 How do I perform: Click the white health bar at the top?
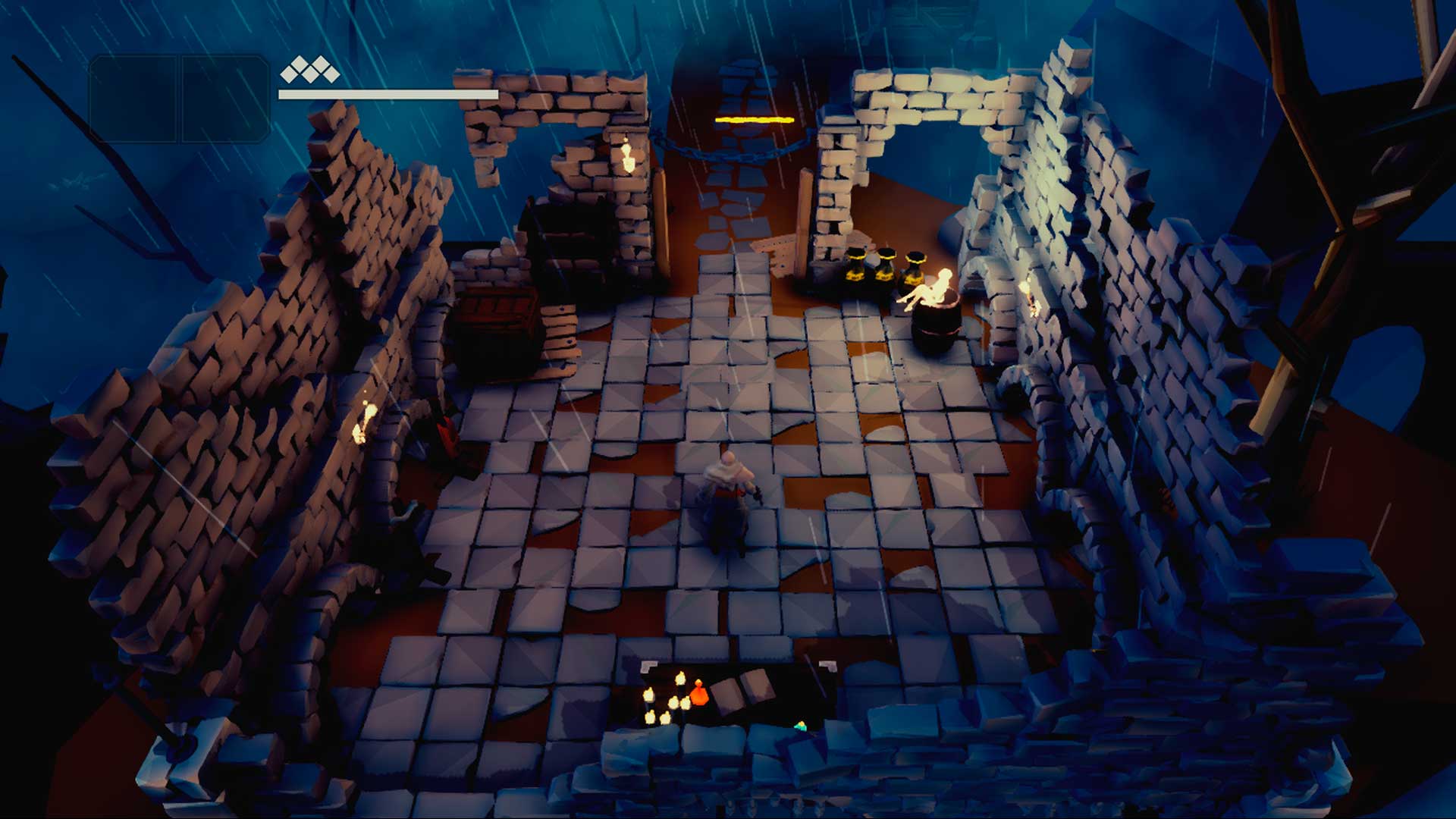point(387,96)
